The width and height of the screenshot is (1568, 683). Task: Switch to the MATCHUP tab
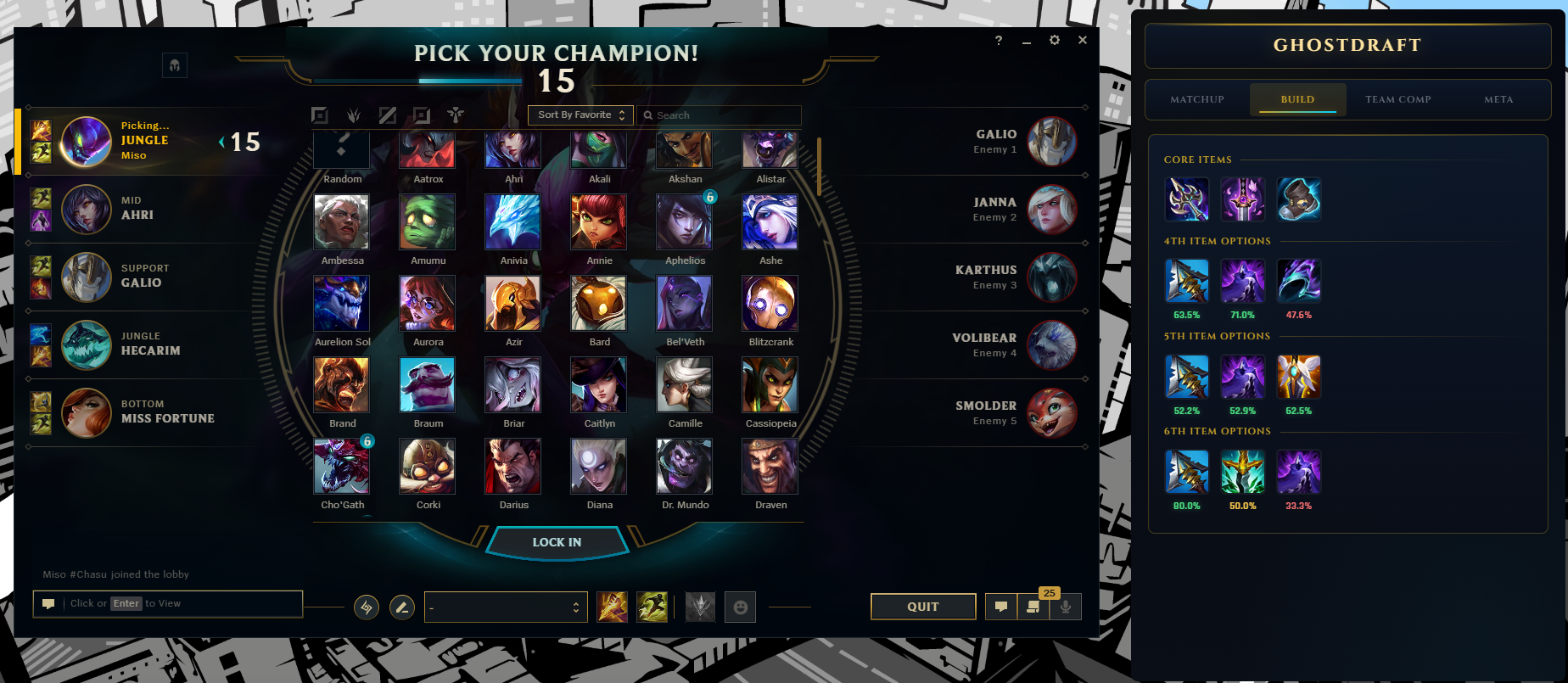coord(1197,99)
